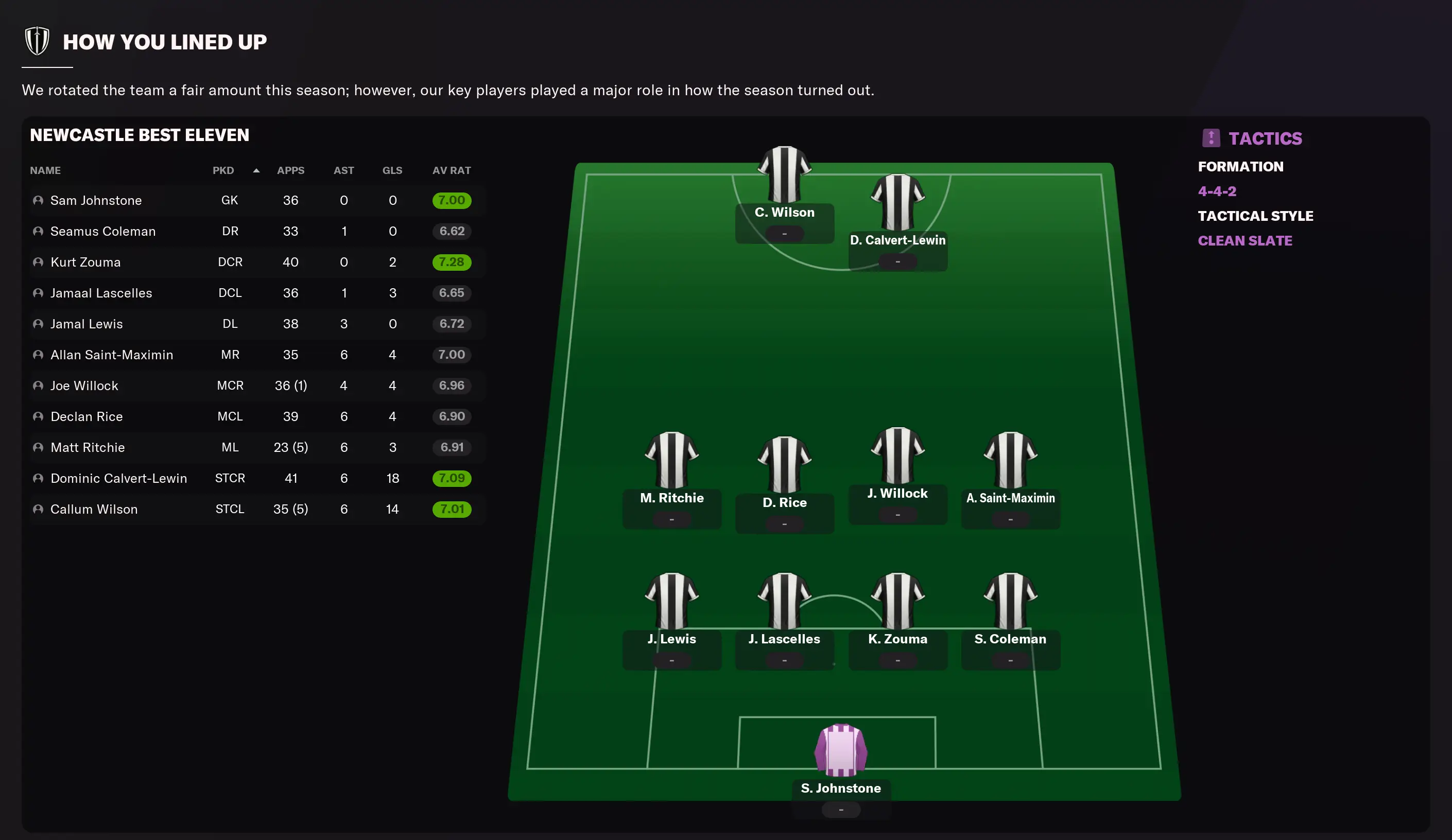The height and width of the screenshot is (840, 1452).
Task: Select Dominic Calvert-Lewin's table row
Action: [x=118, y=478]
